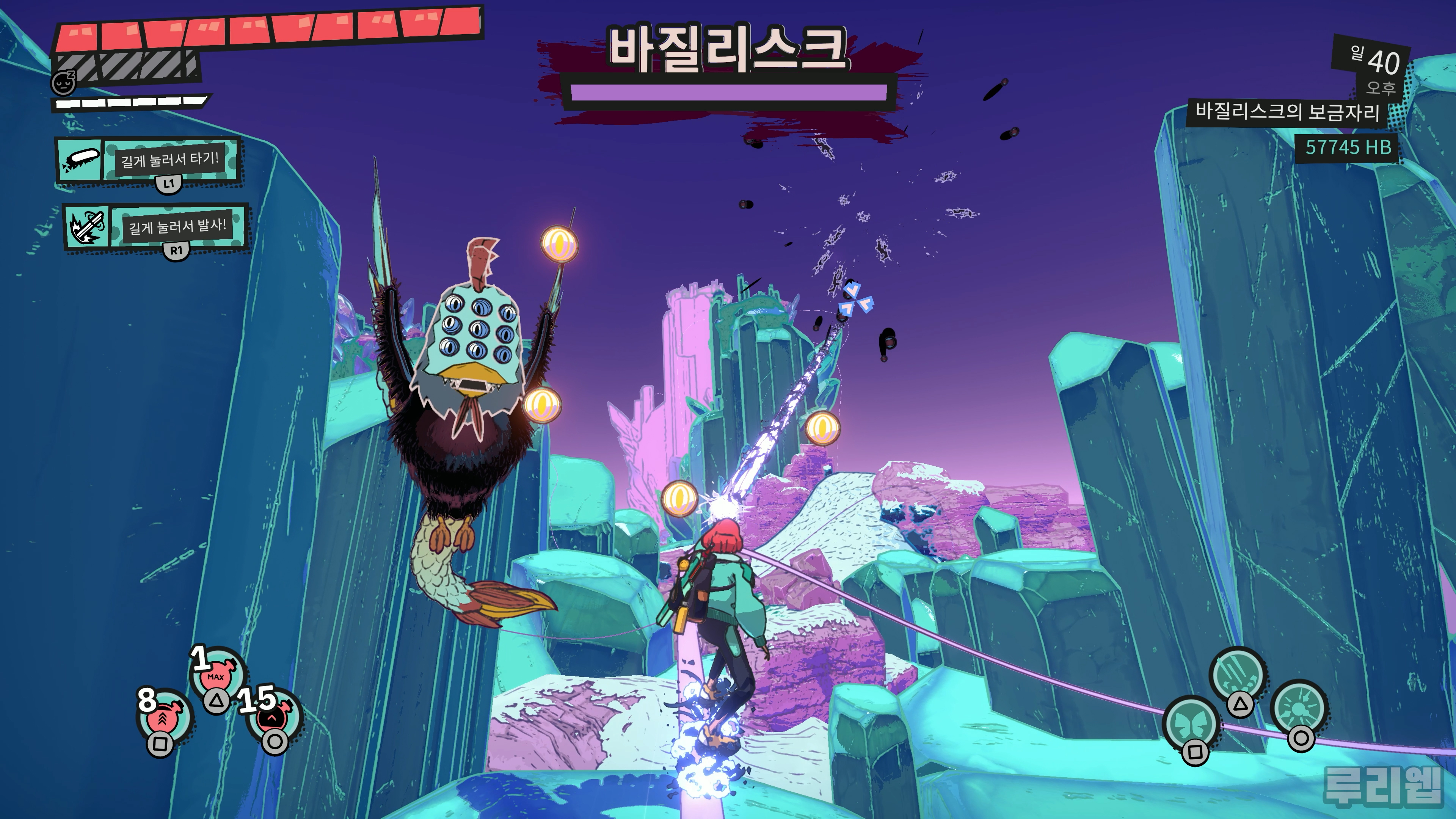
Task: Select the snowboard ride skill icon
Action: [x=80, y=160]
